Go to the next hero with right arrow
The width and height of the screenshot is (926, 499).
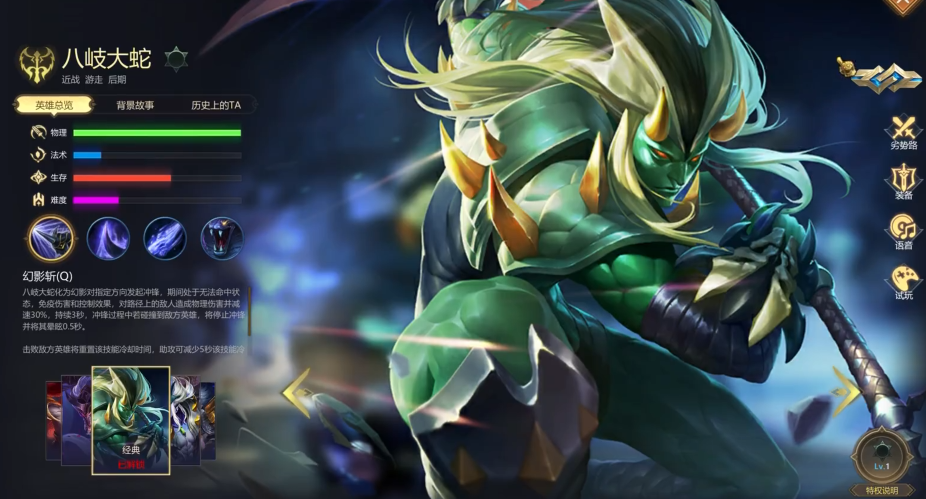coord(846,392)
